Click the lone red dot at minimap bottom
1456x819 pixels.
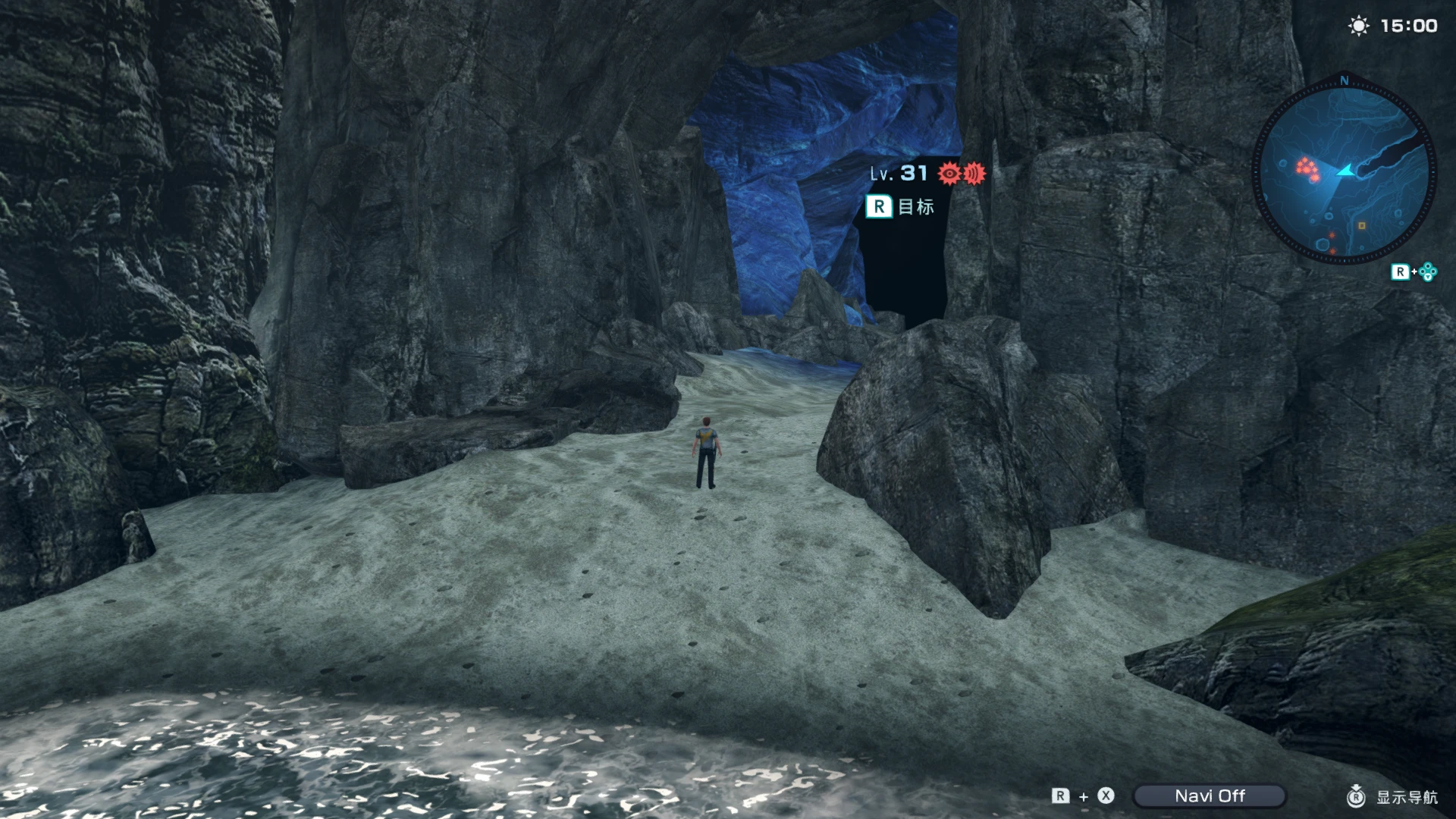pyautogui.click(x=1332, y=250)
